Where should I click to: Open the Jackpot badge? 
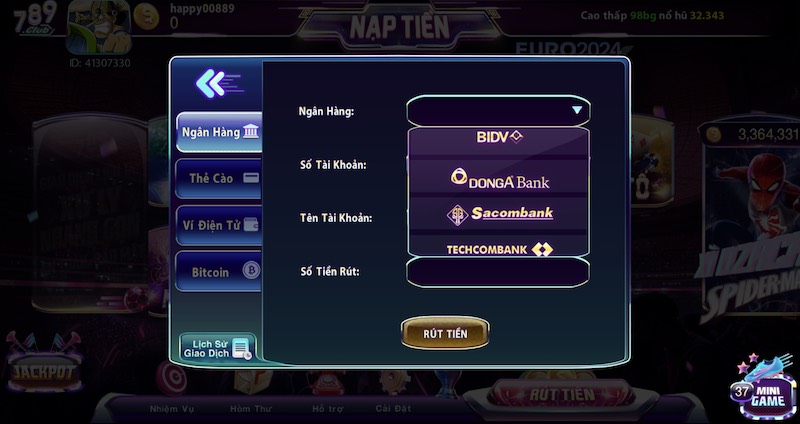point(42,371)
